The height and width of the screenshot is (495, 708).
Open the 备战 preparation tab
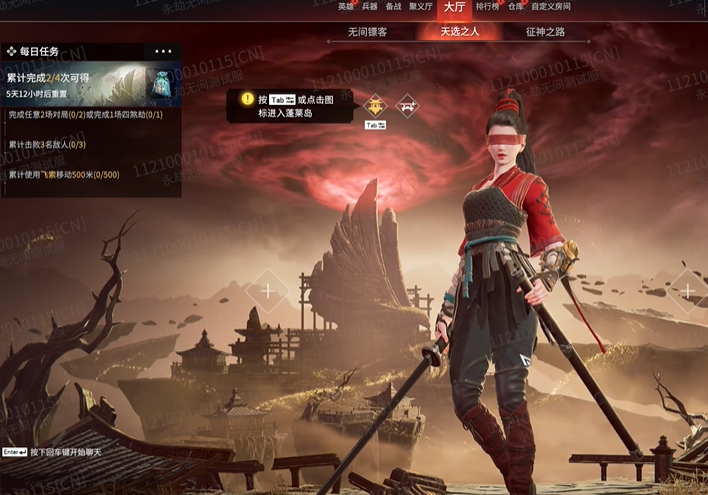point(394,6)
